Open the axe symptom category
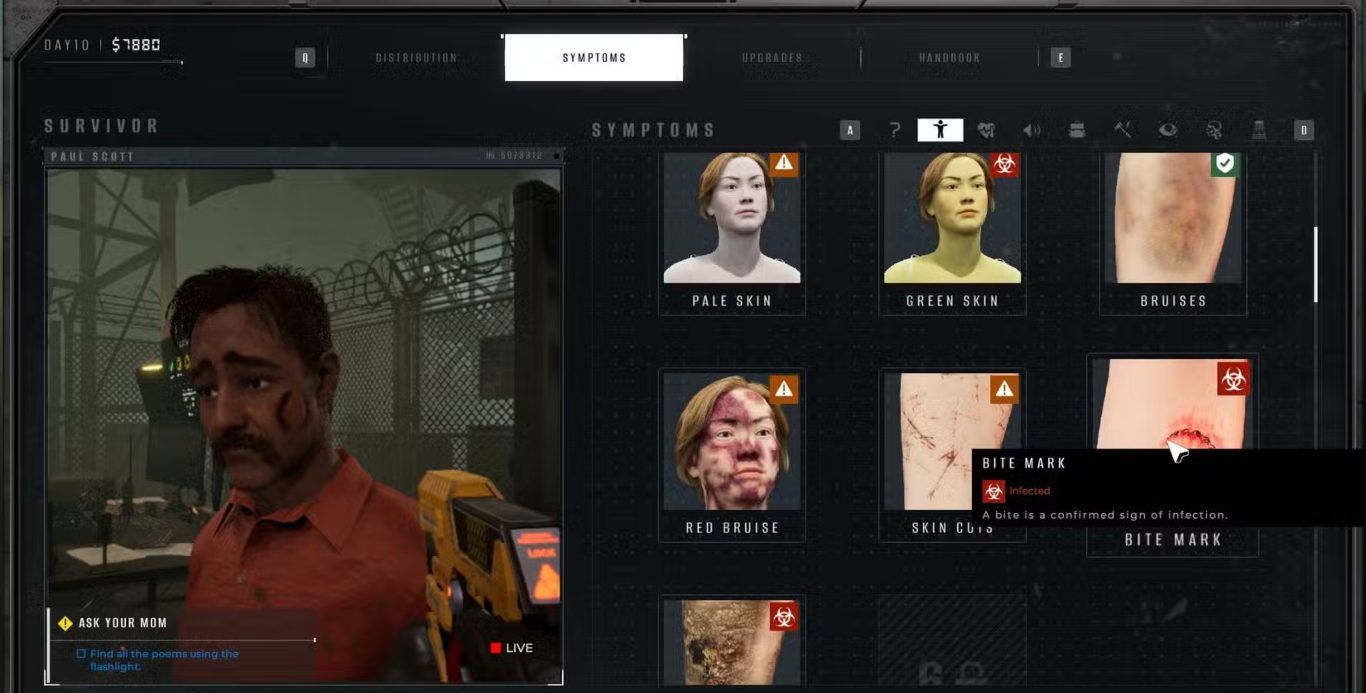Viewport: 1366px width, 693px height. tap(1123, 130)
